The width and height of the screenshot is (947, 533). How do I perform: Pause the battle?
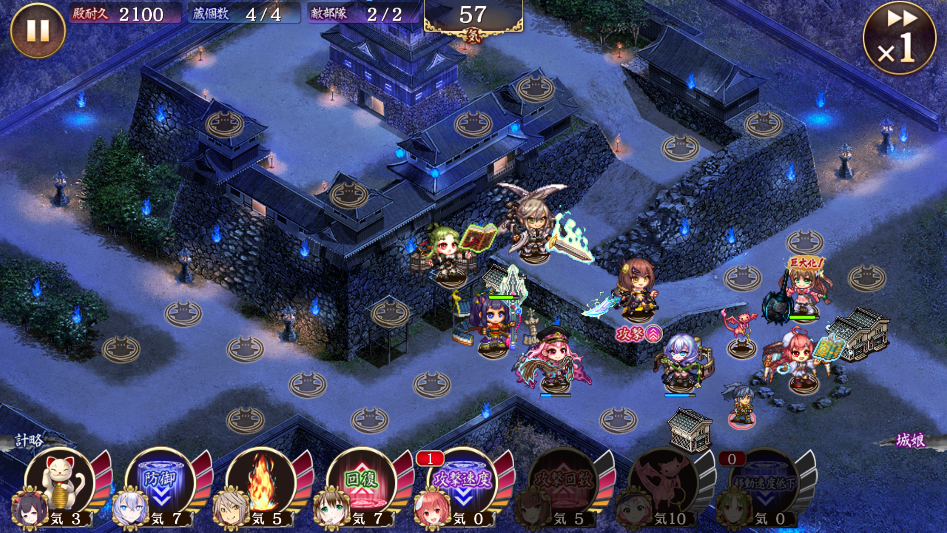coord(37,30)
